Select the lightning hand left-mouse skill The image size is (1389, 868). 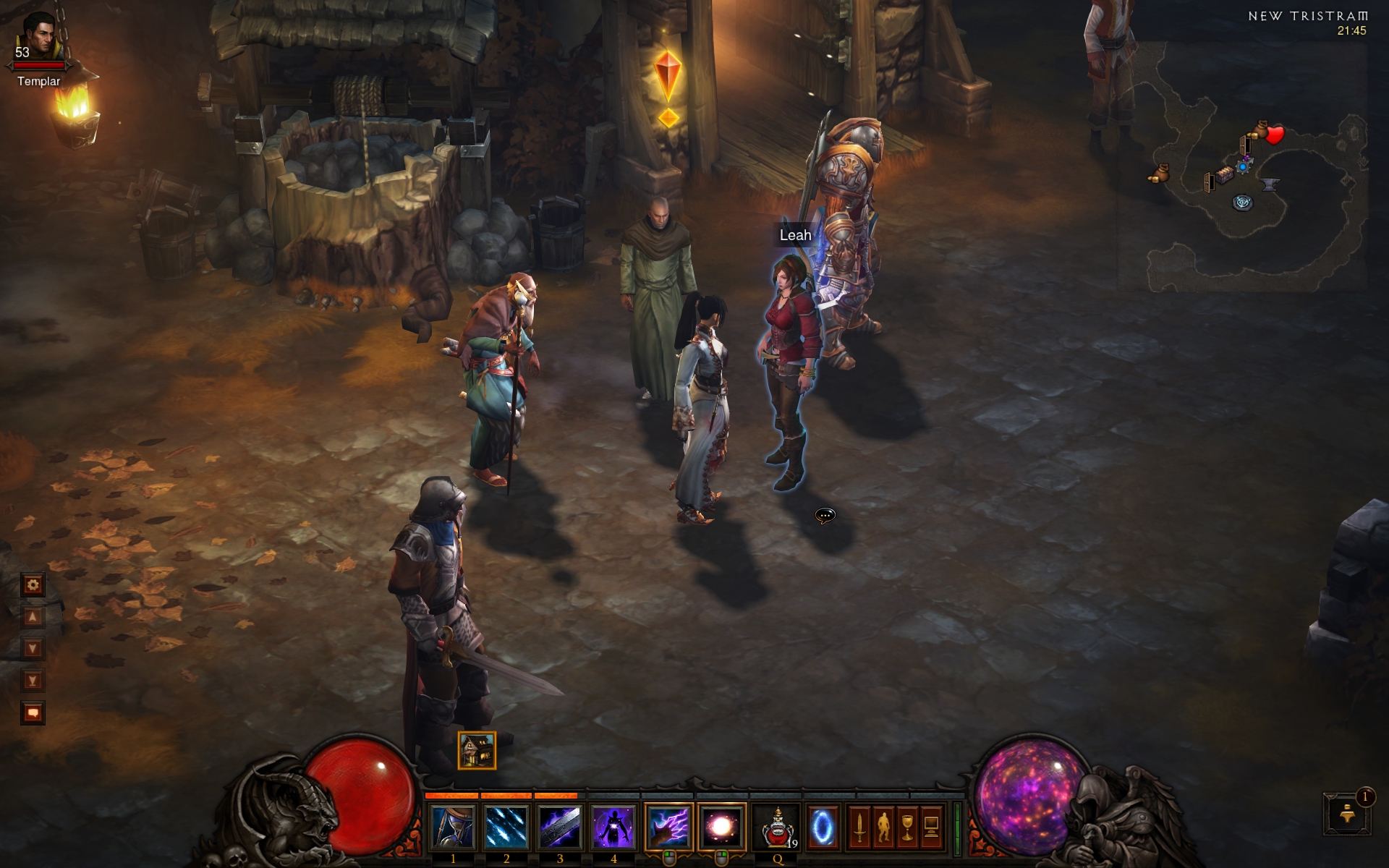click(x=668, y=827)
